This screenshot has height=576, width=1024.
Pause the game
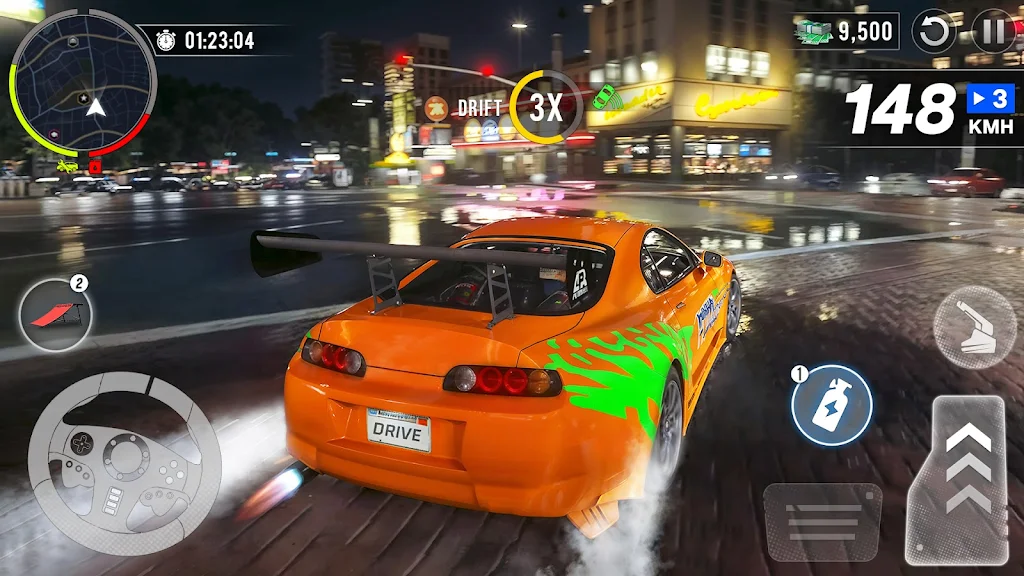(993, 32)
